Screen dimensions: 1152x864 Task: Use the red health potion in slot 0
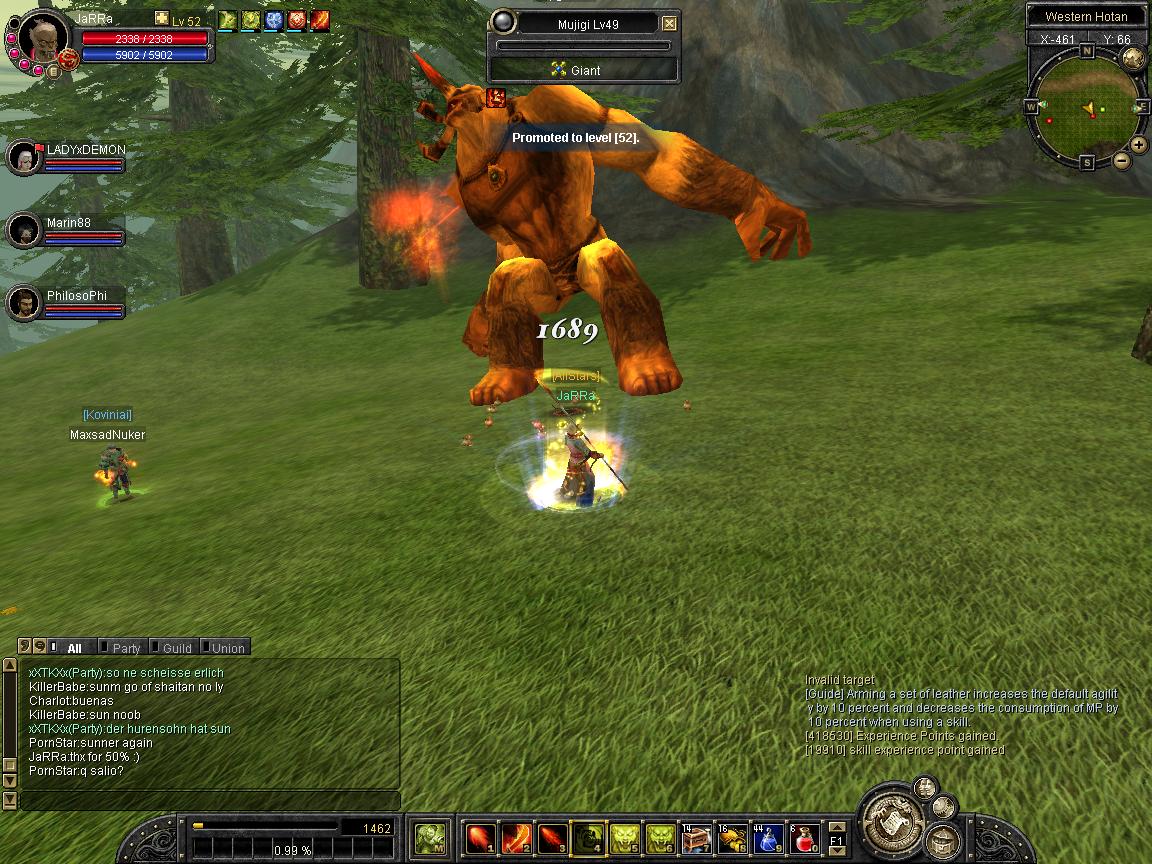tap(805, 838)
